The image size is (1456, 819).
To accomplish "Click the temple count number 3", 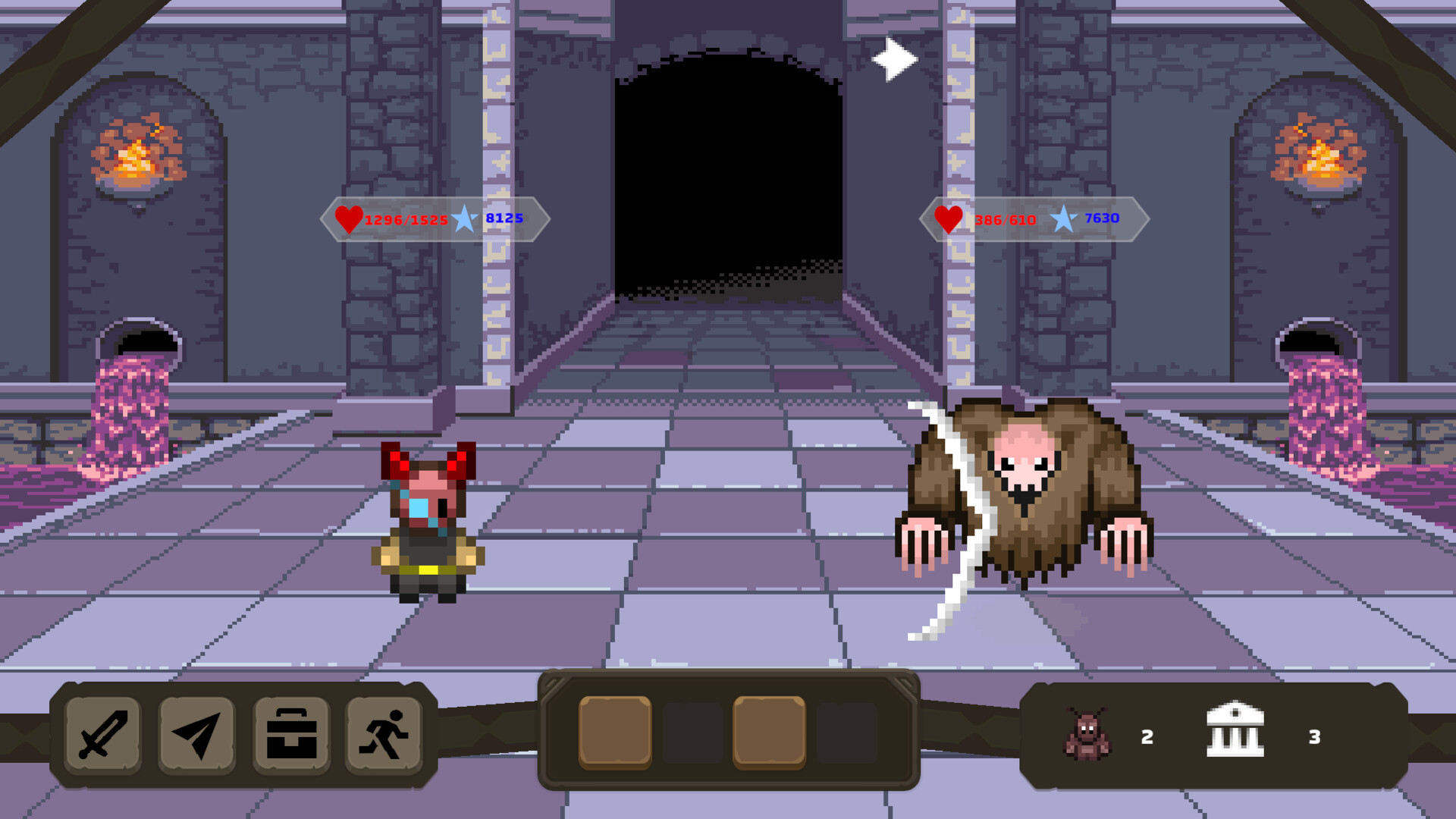I will [1316, 734].
